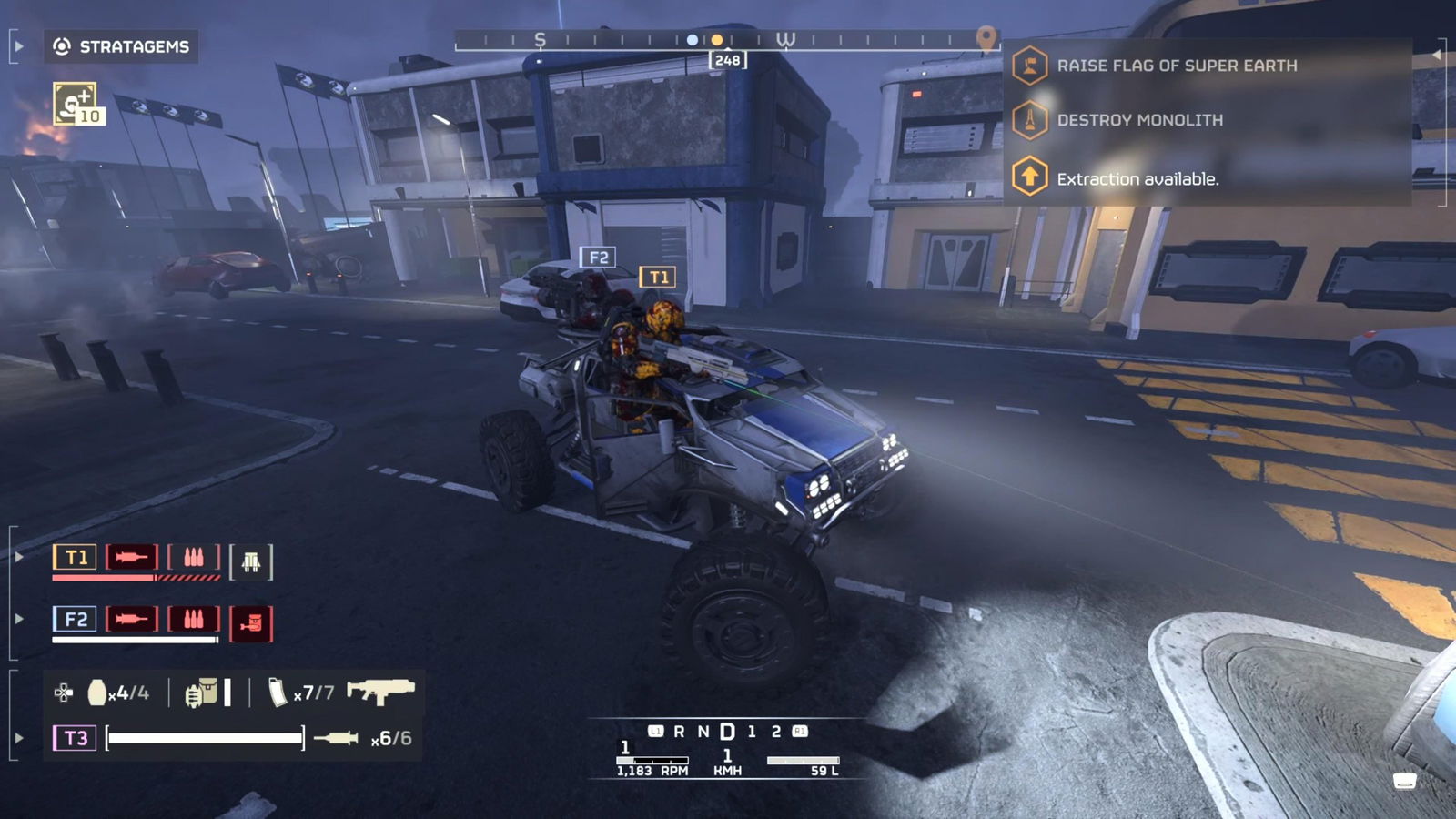Open the Stratagems panel header
This screenshot has width=1456, height=819.
(x=122, y=46)
